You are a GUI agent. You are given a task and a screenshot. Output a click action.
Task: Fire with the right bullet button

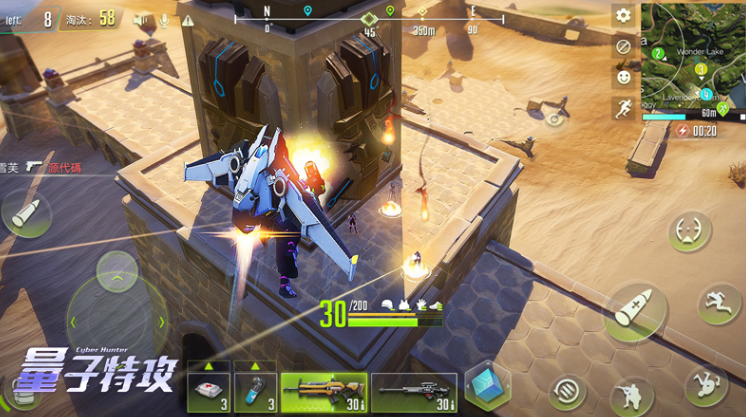click(635, 309)
